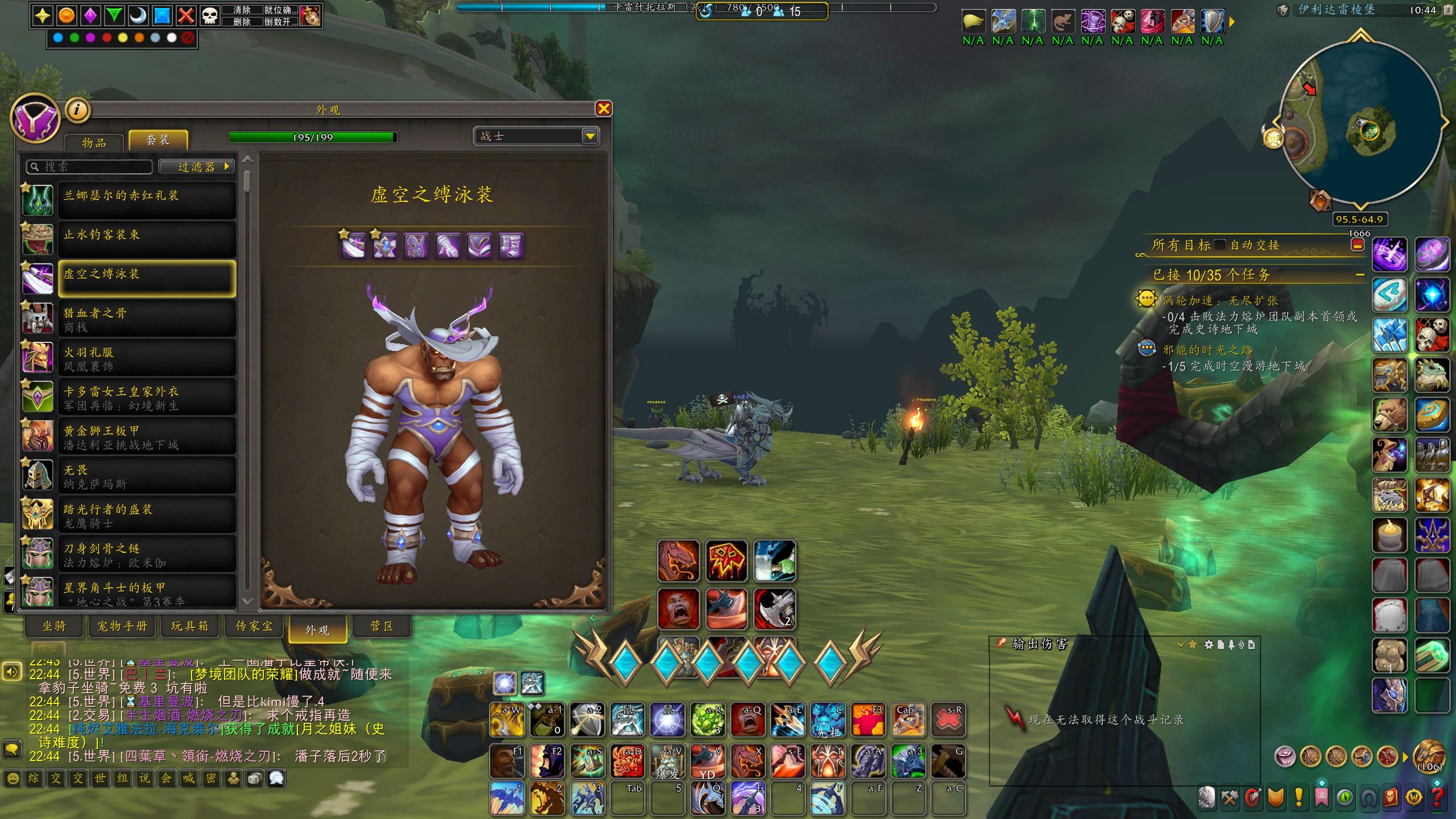The image size is (1456, 819).
Task: Open the 过滤器 filter menu
Action: click(x=197, y=167)
